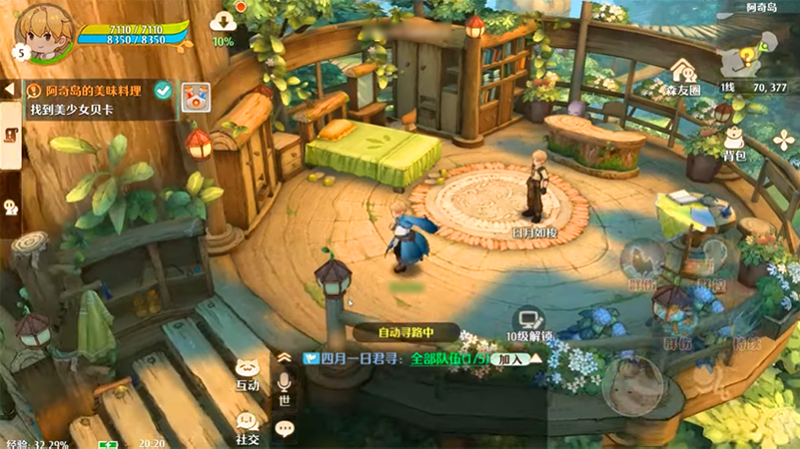
Task: Open the quest 阿奇岛的美味料理 in the tracker
Action: 88,90
